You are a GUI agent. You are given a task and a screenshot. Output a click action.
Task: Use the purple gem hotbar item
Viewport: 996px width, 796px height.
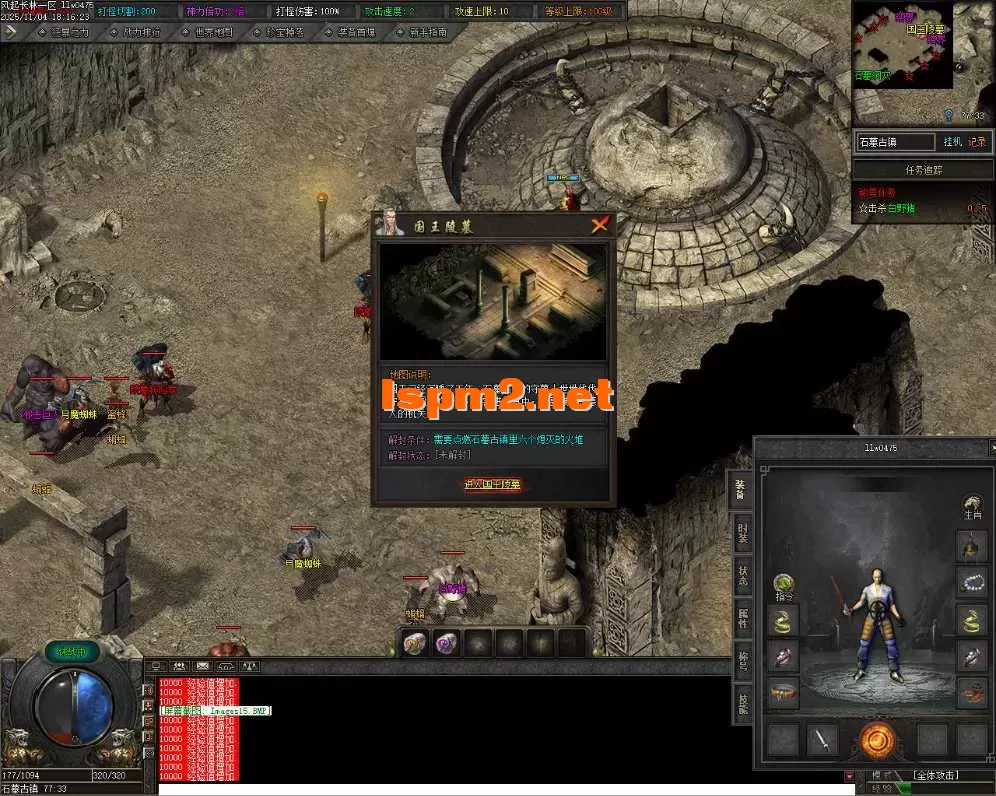coord(448,643)
